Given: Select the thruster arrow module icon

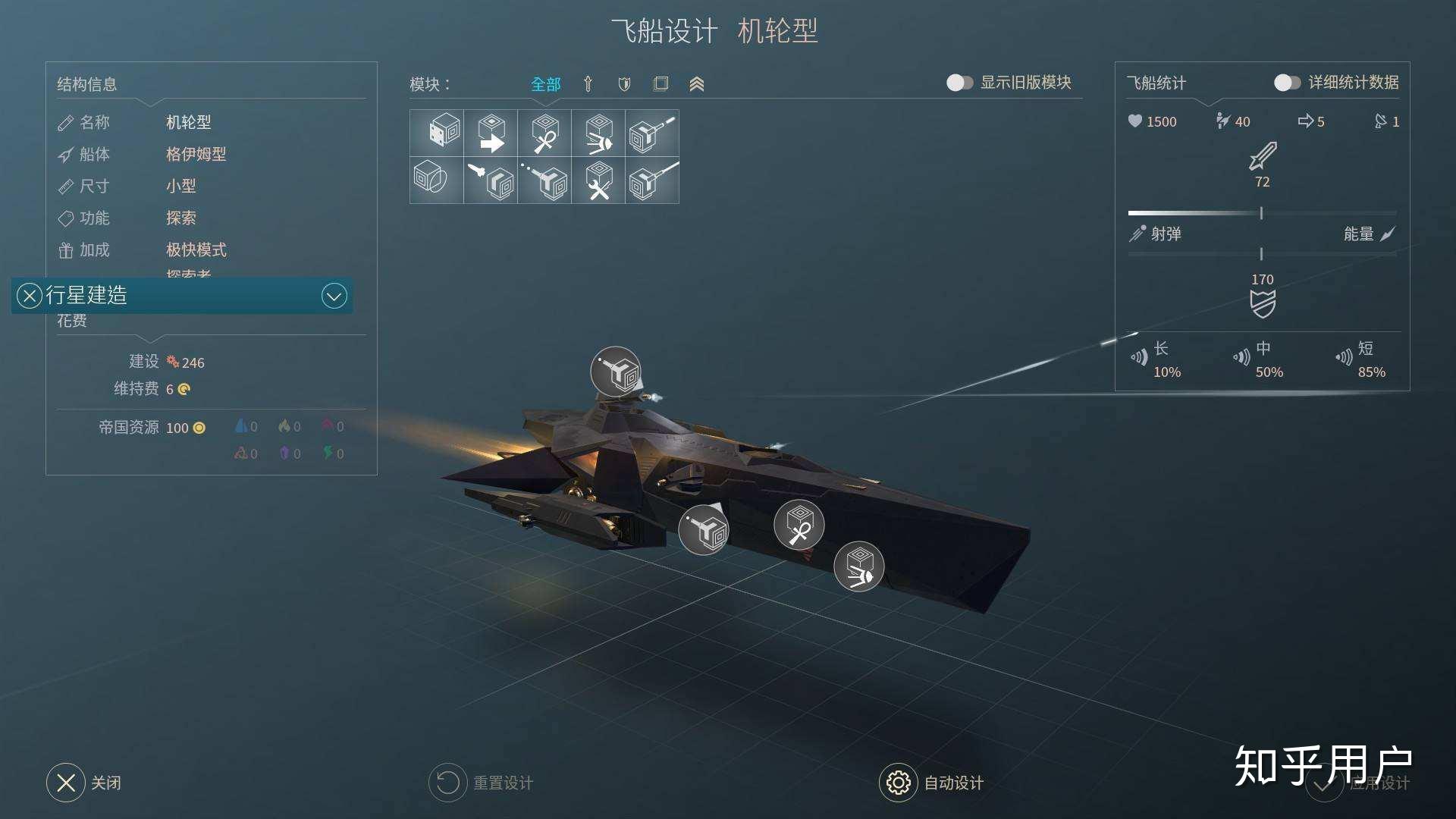Looking at the screenshot, I should tap(489, 134).
